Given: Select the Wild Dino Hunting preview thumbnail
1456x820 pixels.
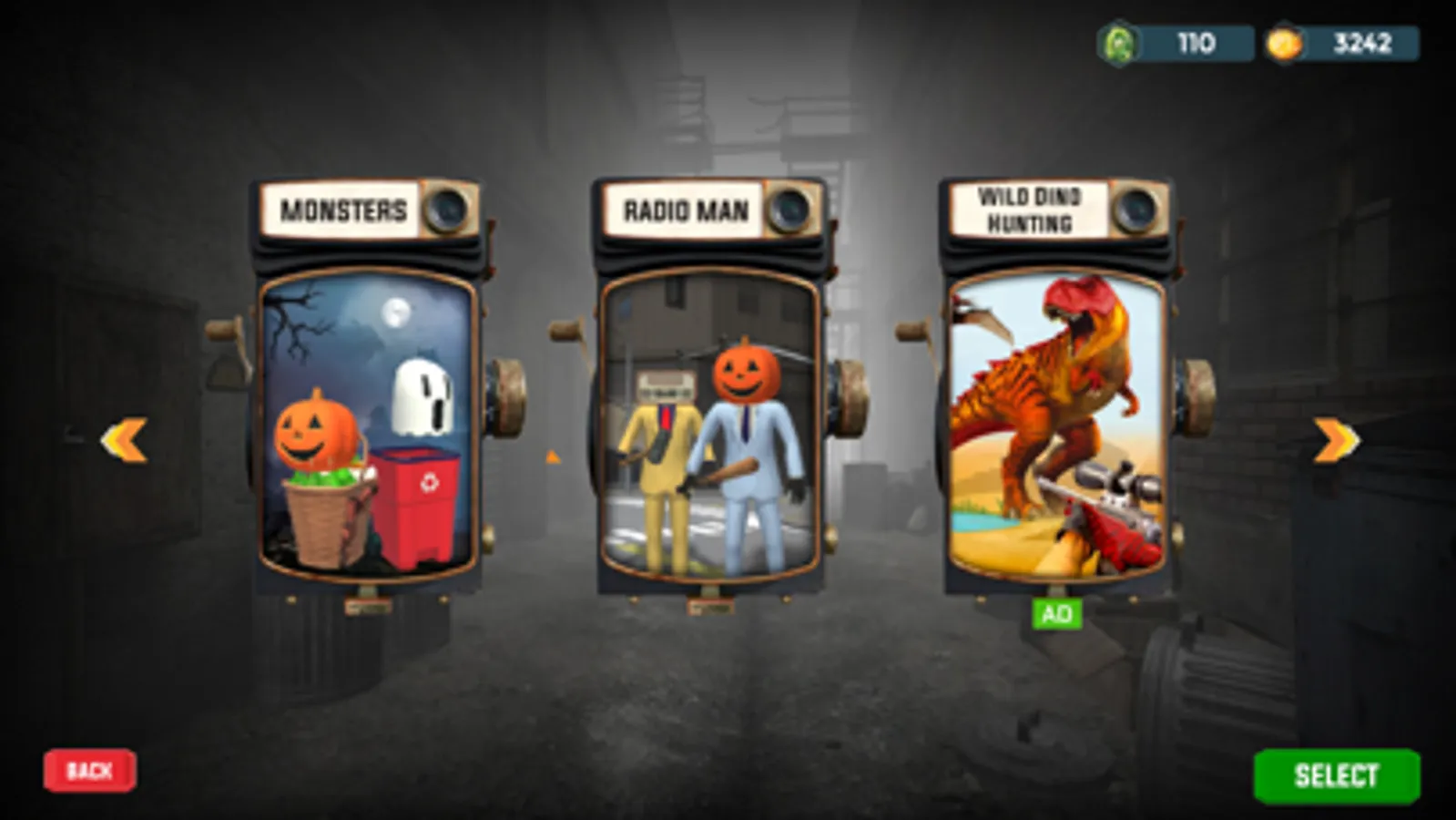Looking at the screenshot, I should click(x=1056, y=428).
